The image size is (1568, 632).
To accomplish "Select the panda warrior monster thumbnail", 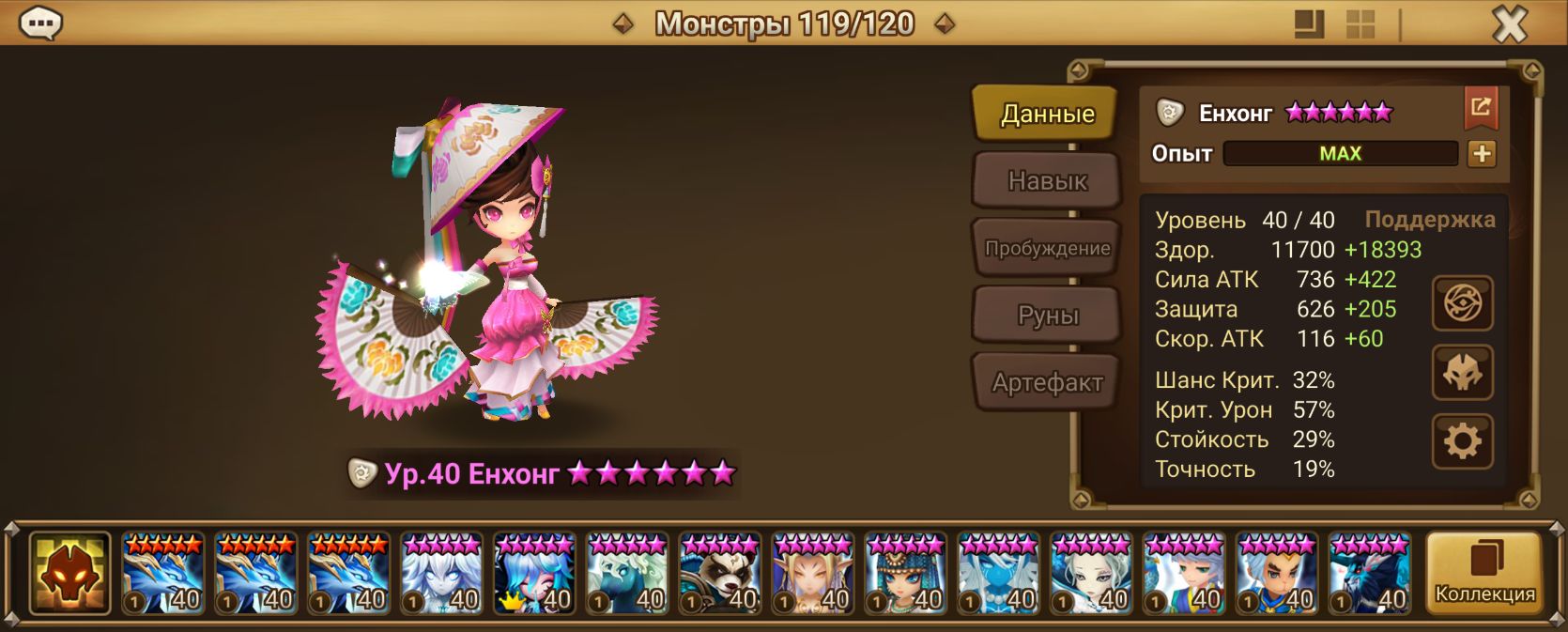I will point(720,574).
